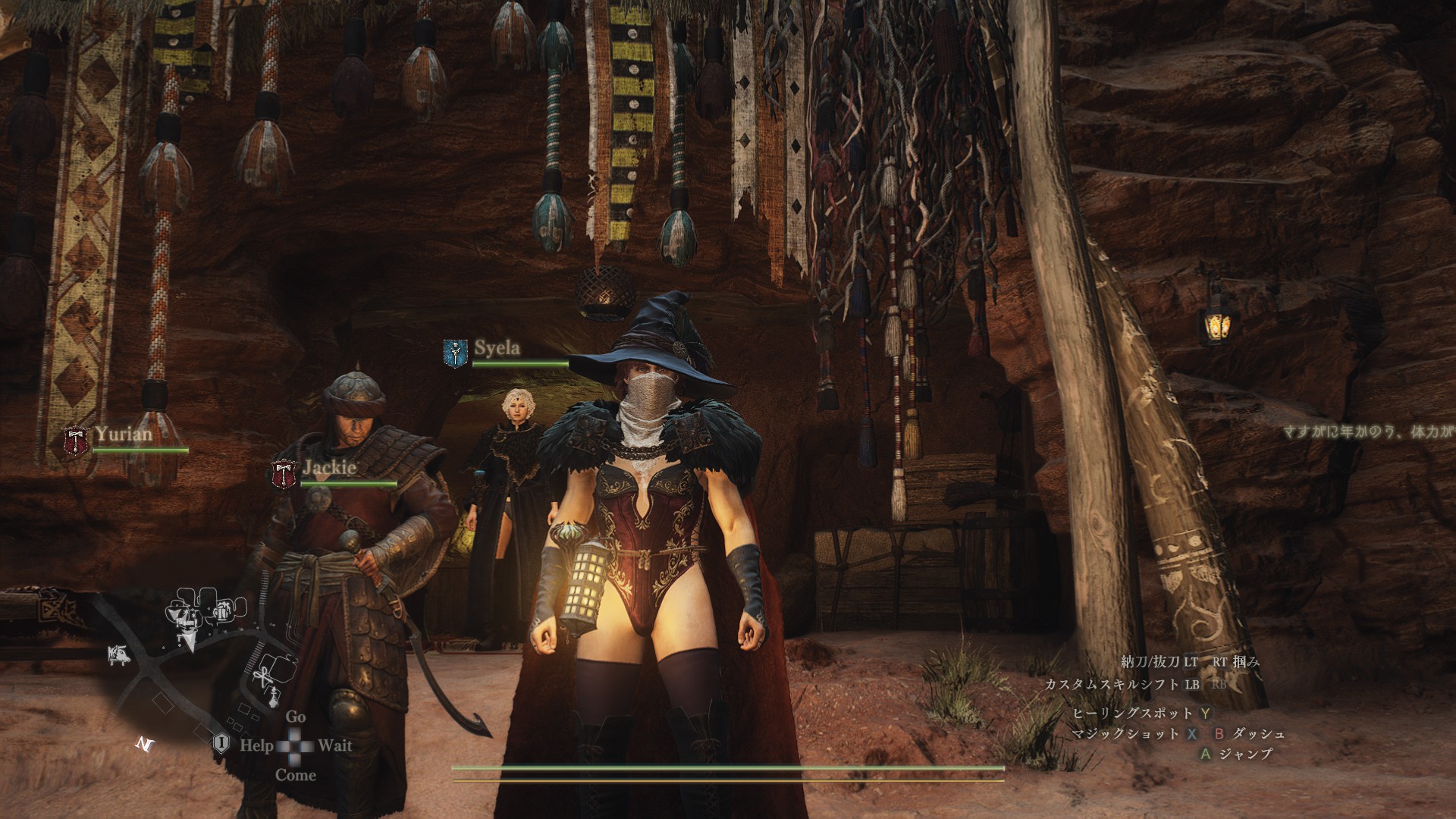1456x819 pixels.
Task: Click Syela's blue mage vocation crest
Action: click(x=455, y=353)
